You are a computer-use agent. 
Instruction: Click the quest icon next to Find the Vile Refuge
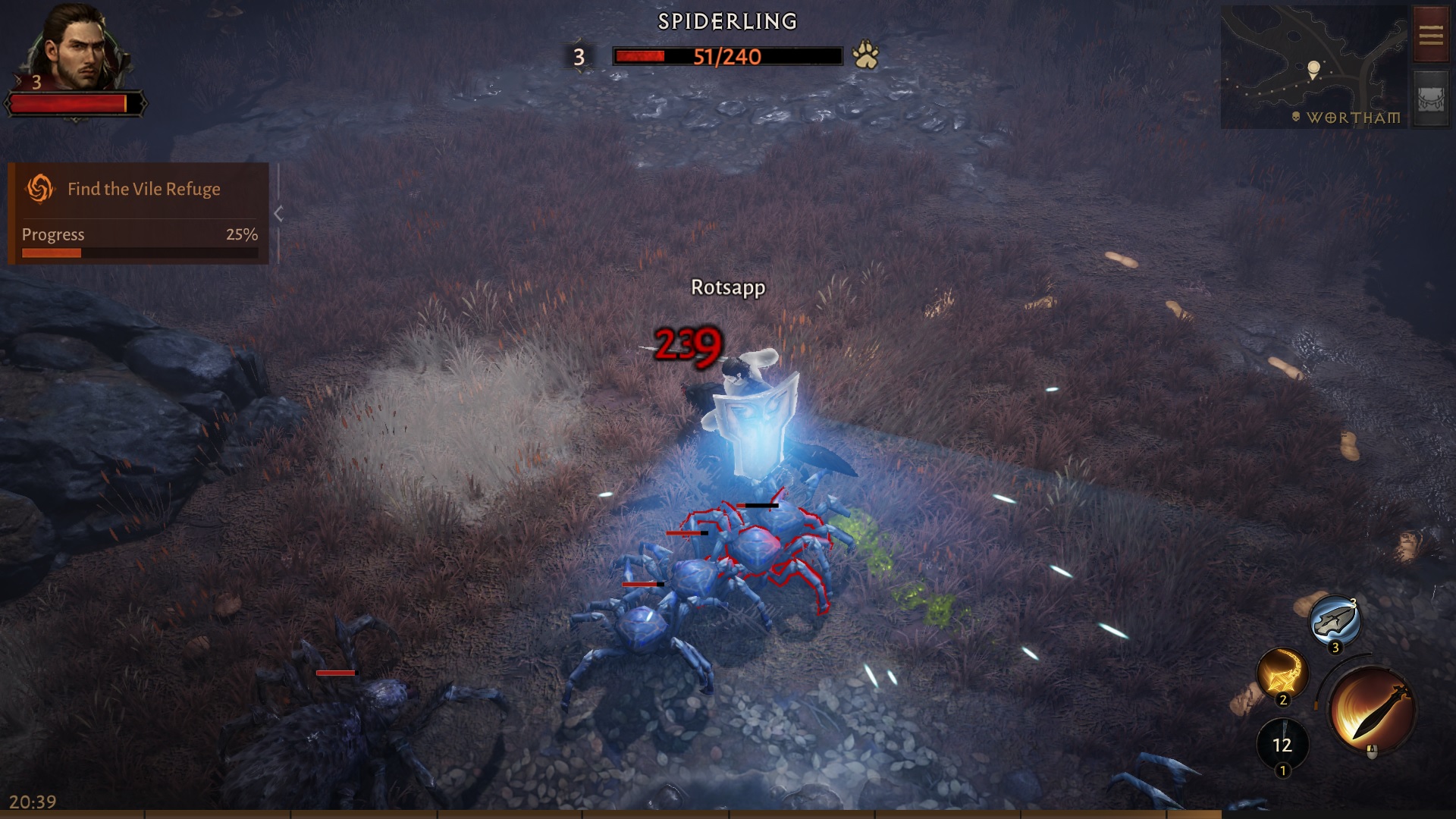41,189
